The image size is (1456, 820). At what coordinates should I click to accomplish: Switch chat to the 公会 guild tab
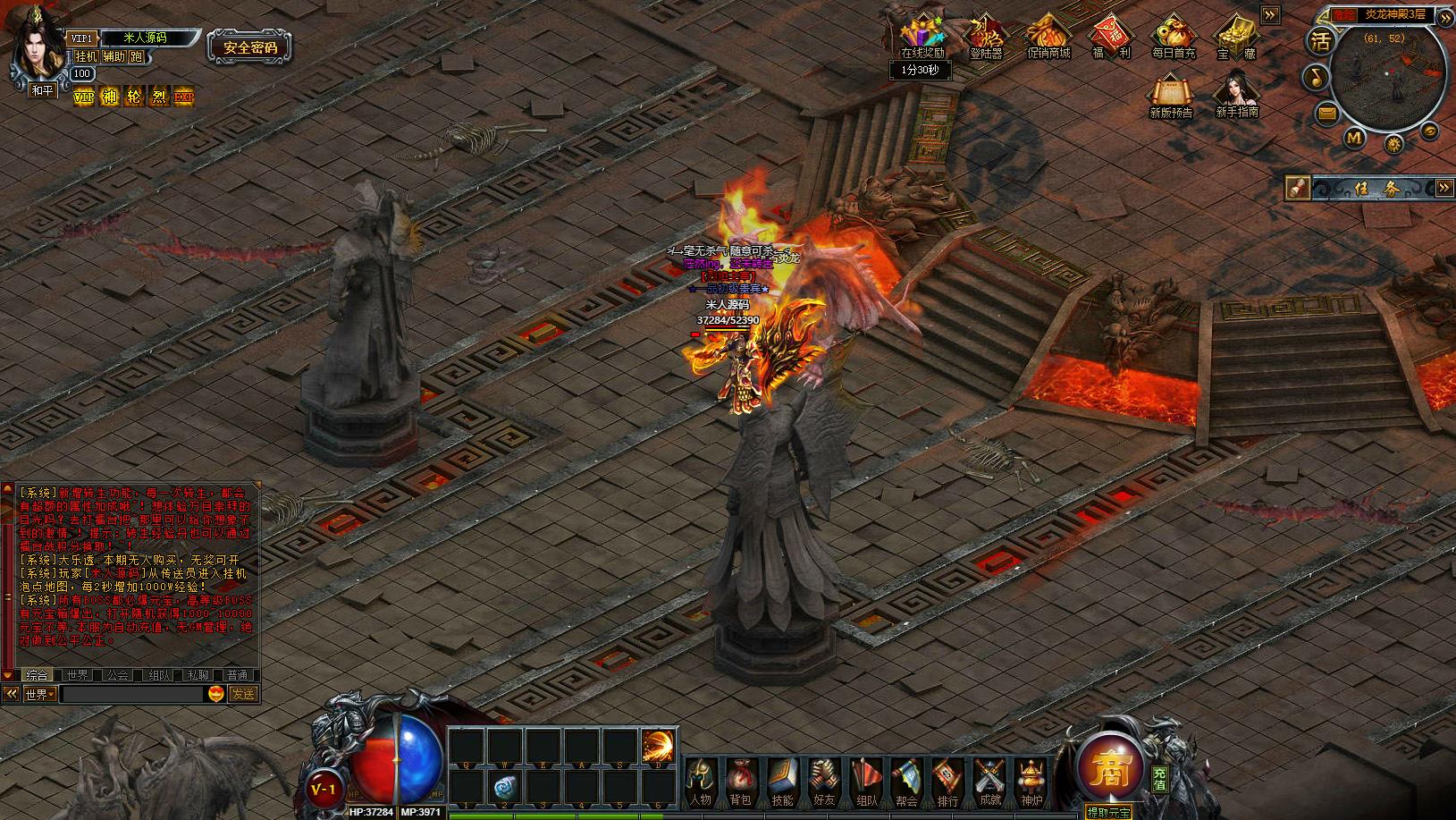coord(118,675)
